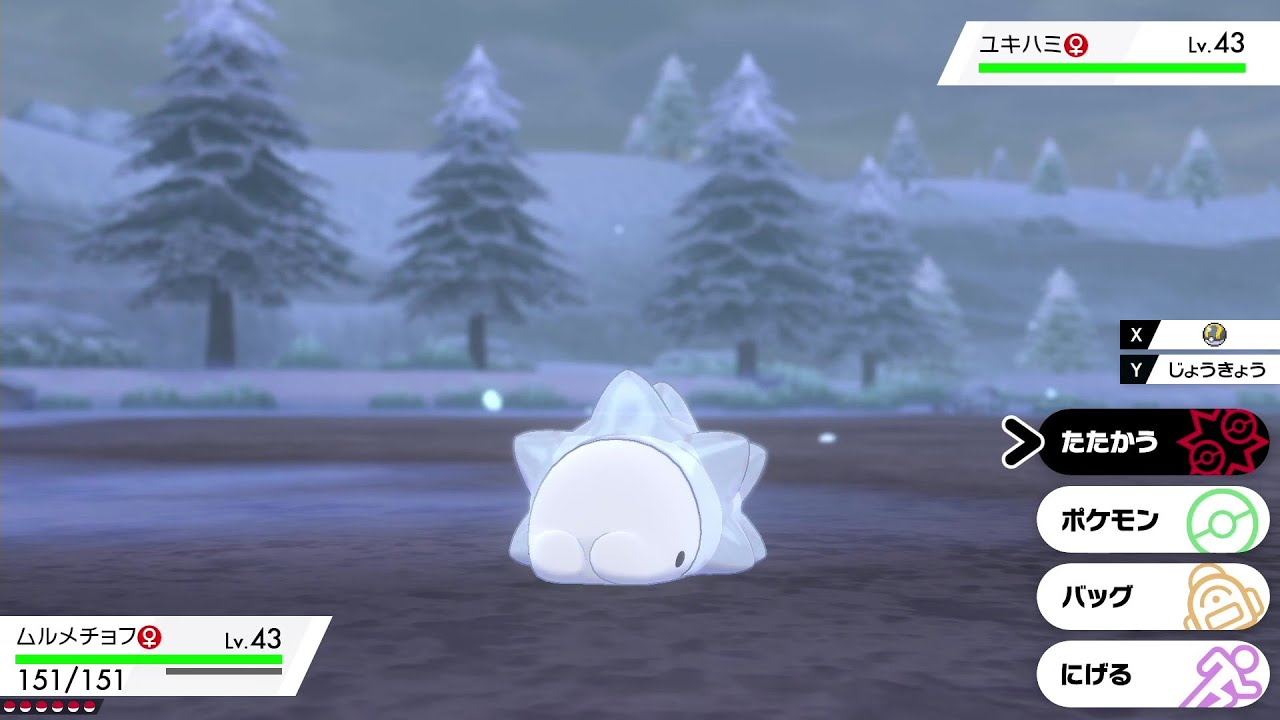The height and width of the screenshot is (720, 1280).
Task: Select the fist icon on the Fight command
Action: pyautogui.click(x=1225, y=441)
